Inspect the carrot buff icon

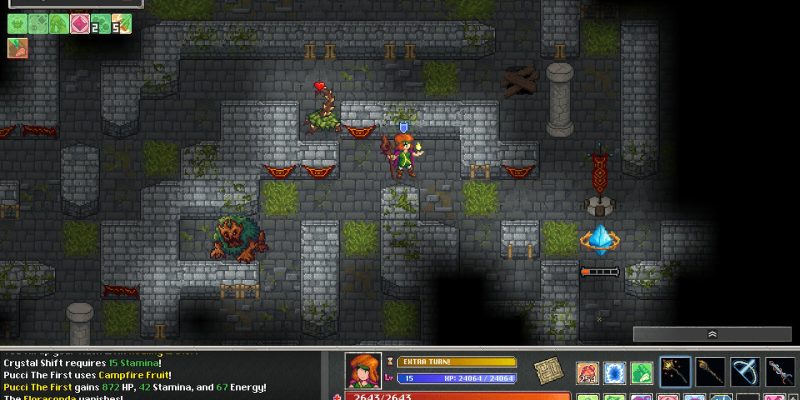pyautogui.click(x=18, y=48)
